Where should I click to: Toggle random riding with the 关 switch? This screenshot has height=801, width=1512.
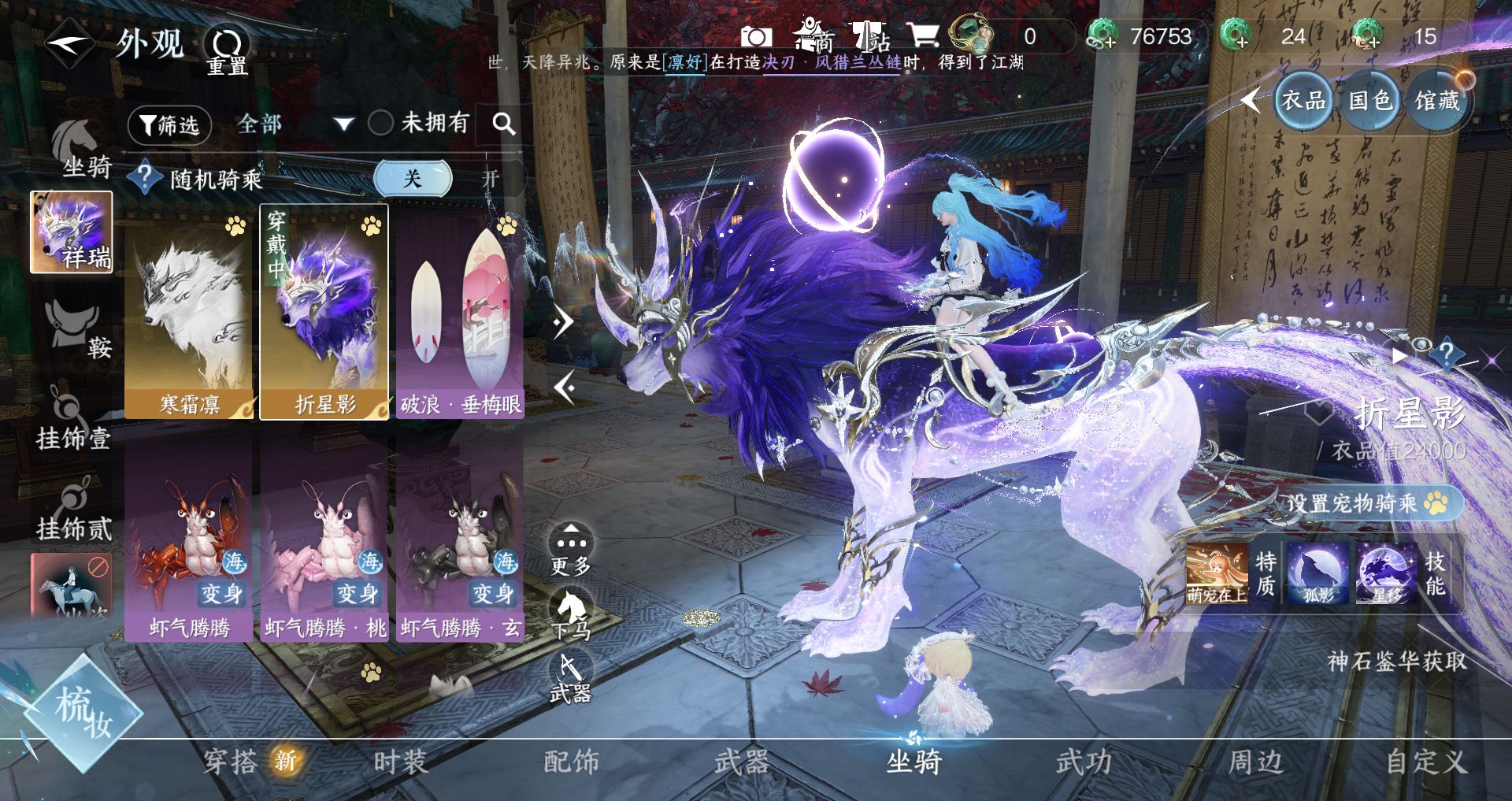413,179
